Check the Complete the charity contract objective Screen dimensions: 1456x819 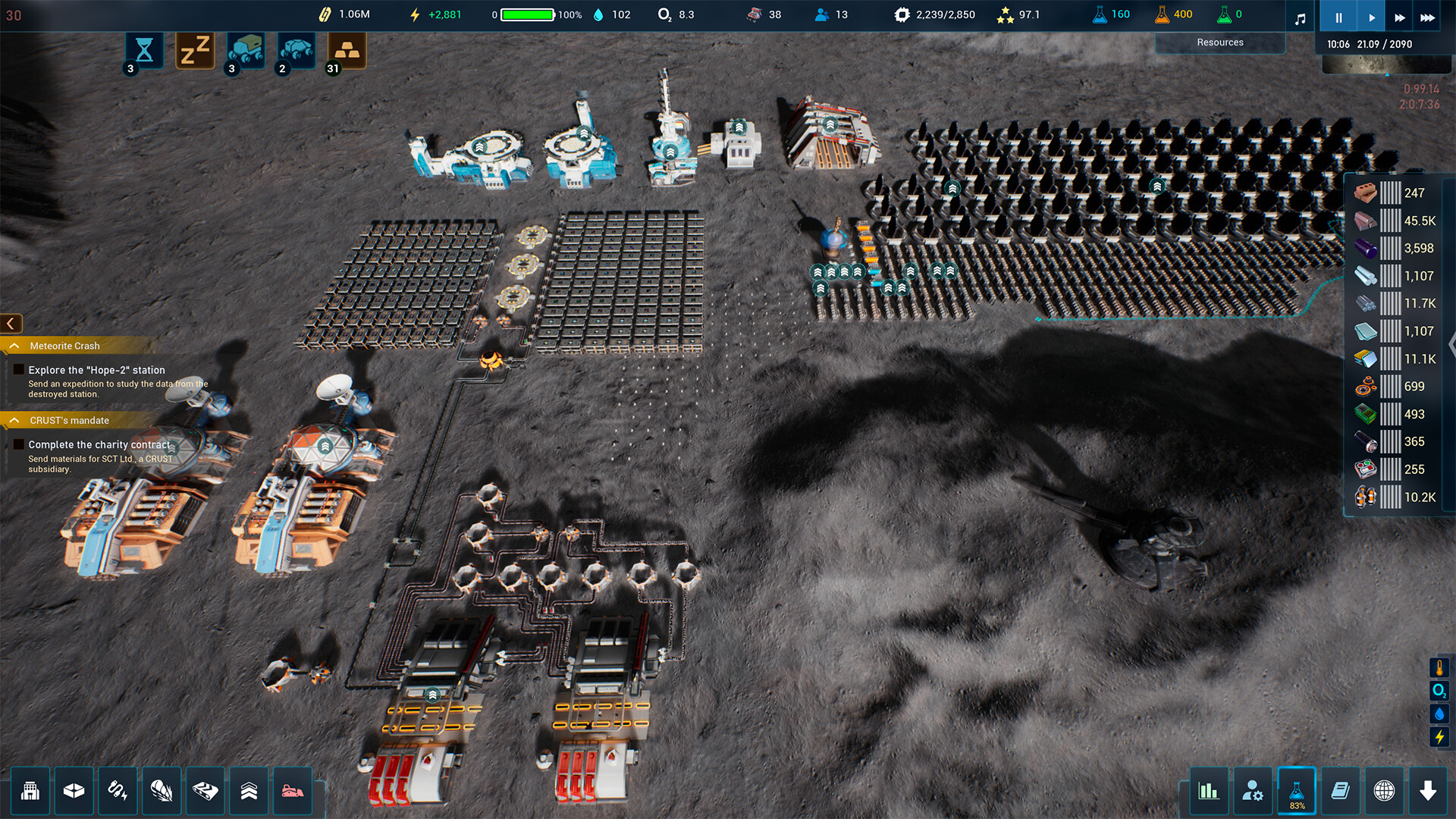(18, 444)
